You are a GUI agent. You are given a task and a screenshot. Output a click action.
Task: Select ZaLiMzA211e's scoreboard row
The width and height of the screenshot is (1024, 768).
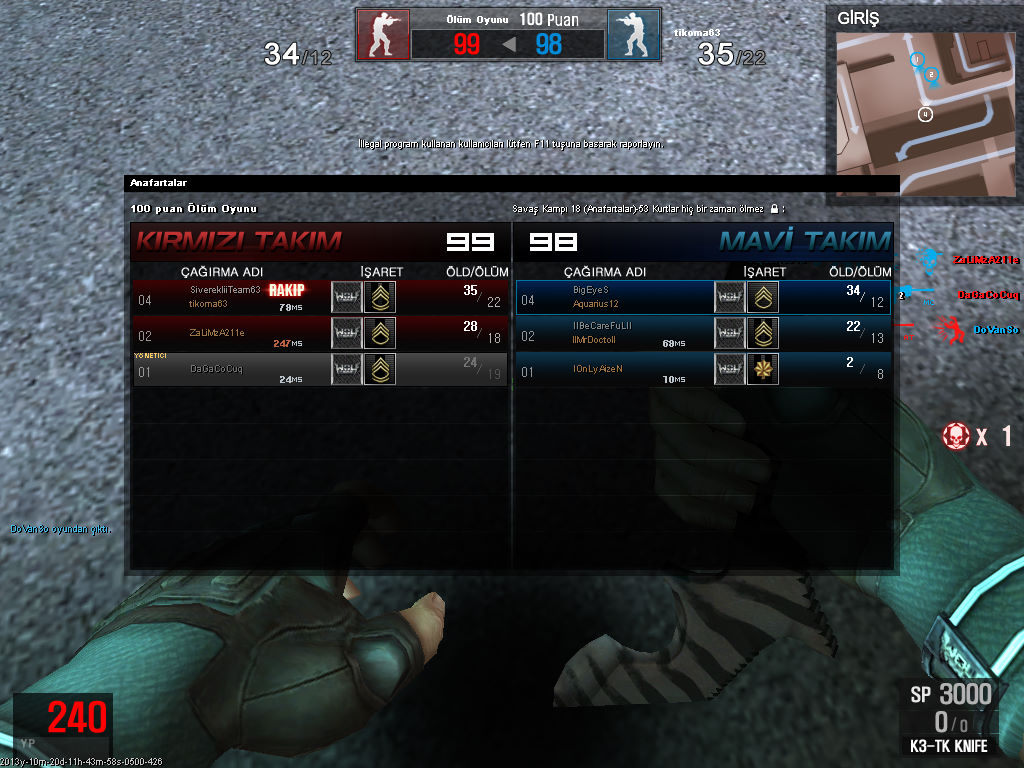click(x=320, y=333)
